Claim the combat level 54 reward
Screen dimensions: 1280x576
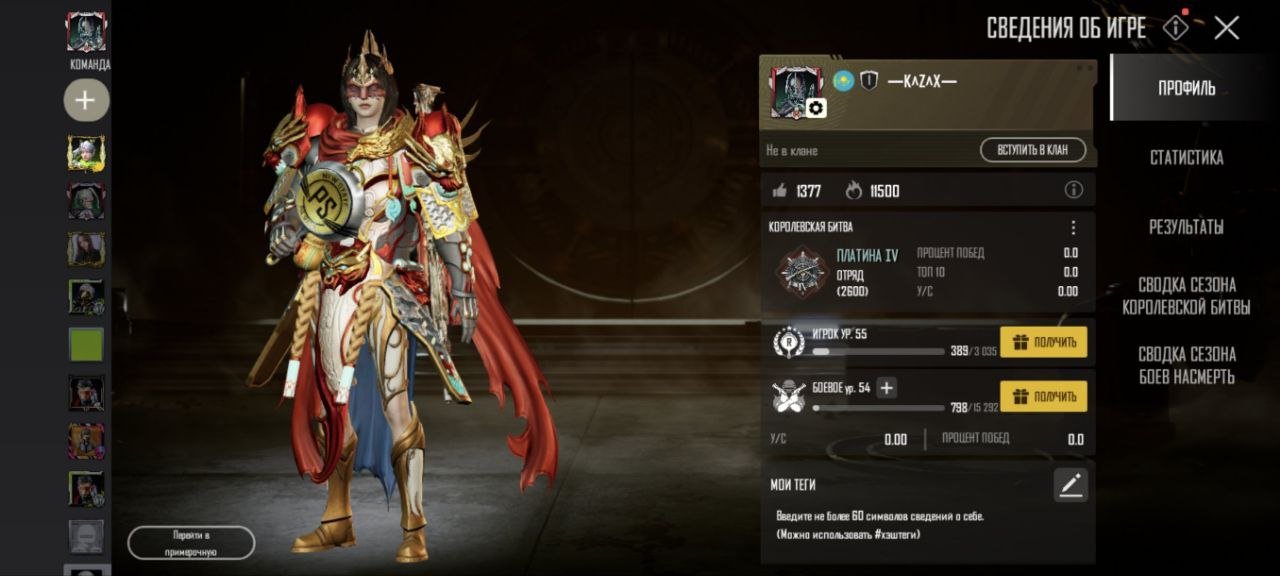[1043, 397]
